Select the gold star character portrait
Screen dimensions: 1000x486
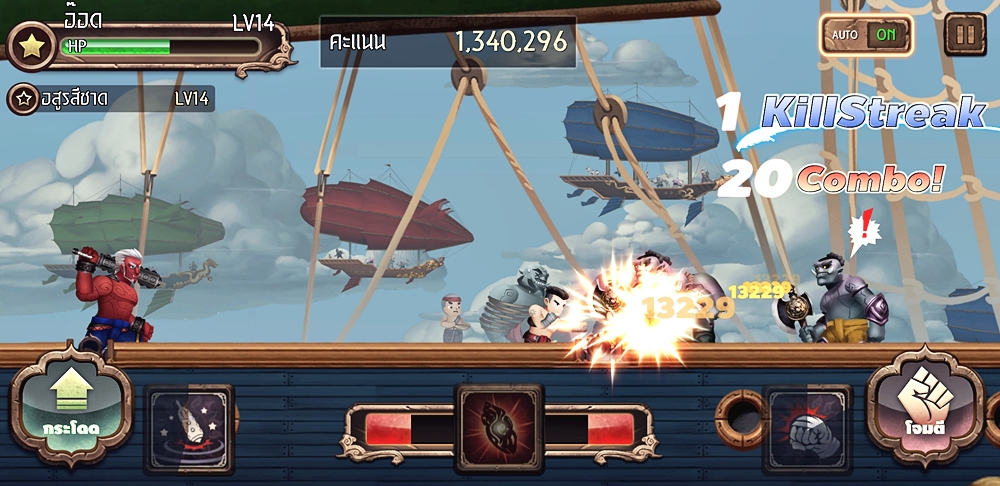pyautogui.click(x=31, y=45)
